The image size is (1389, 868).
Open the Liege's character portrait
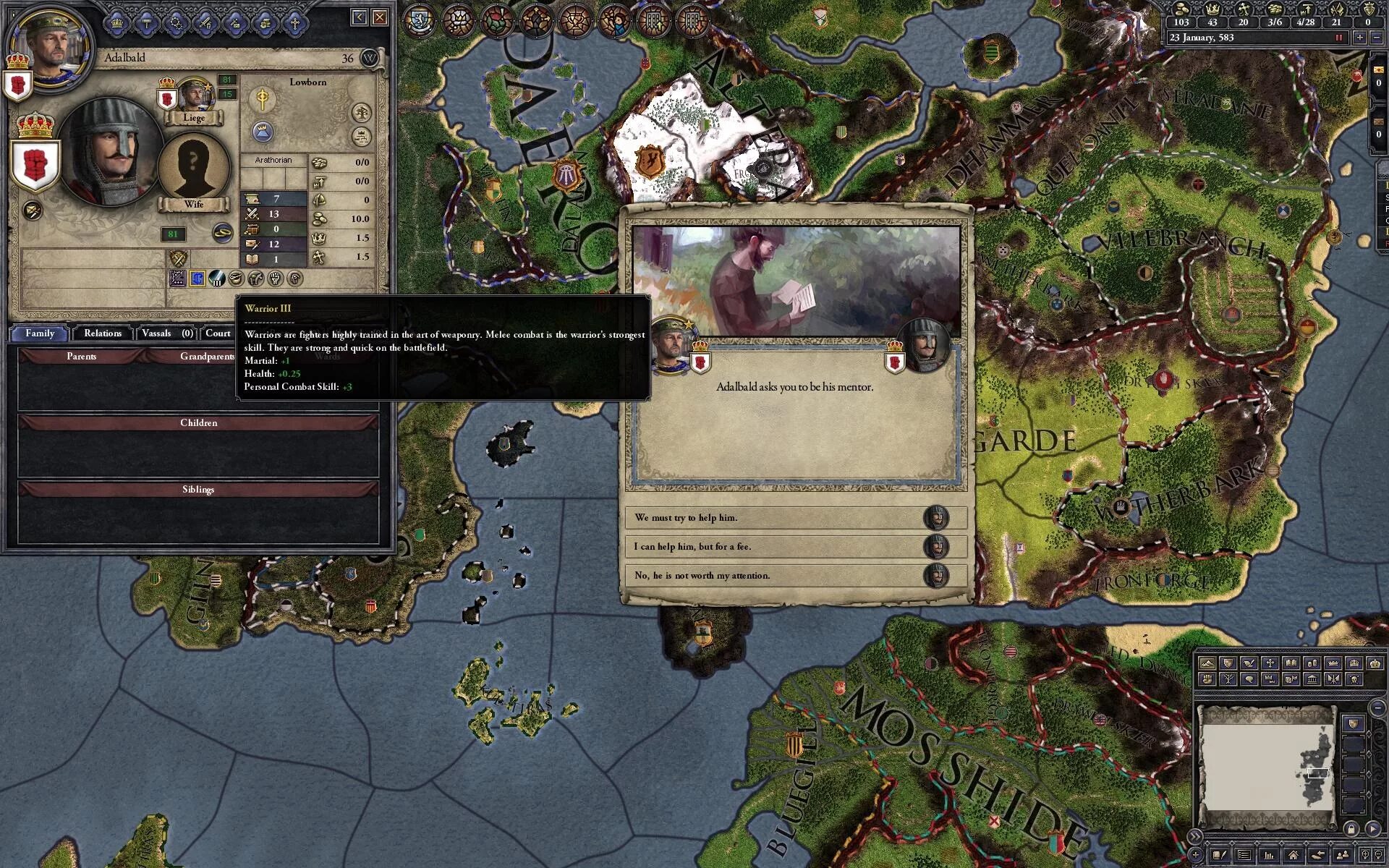pos(194,94)
